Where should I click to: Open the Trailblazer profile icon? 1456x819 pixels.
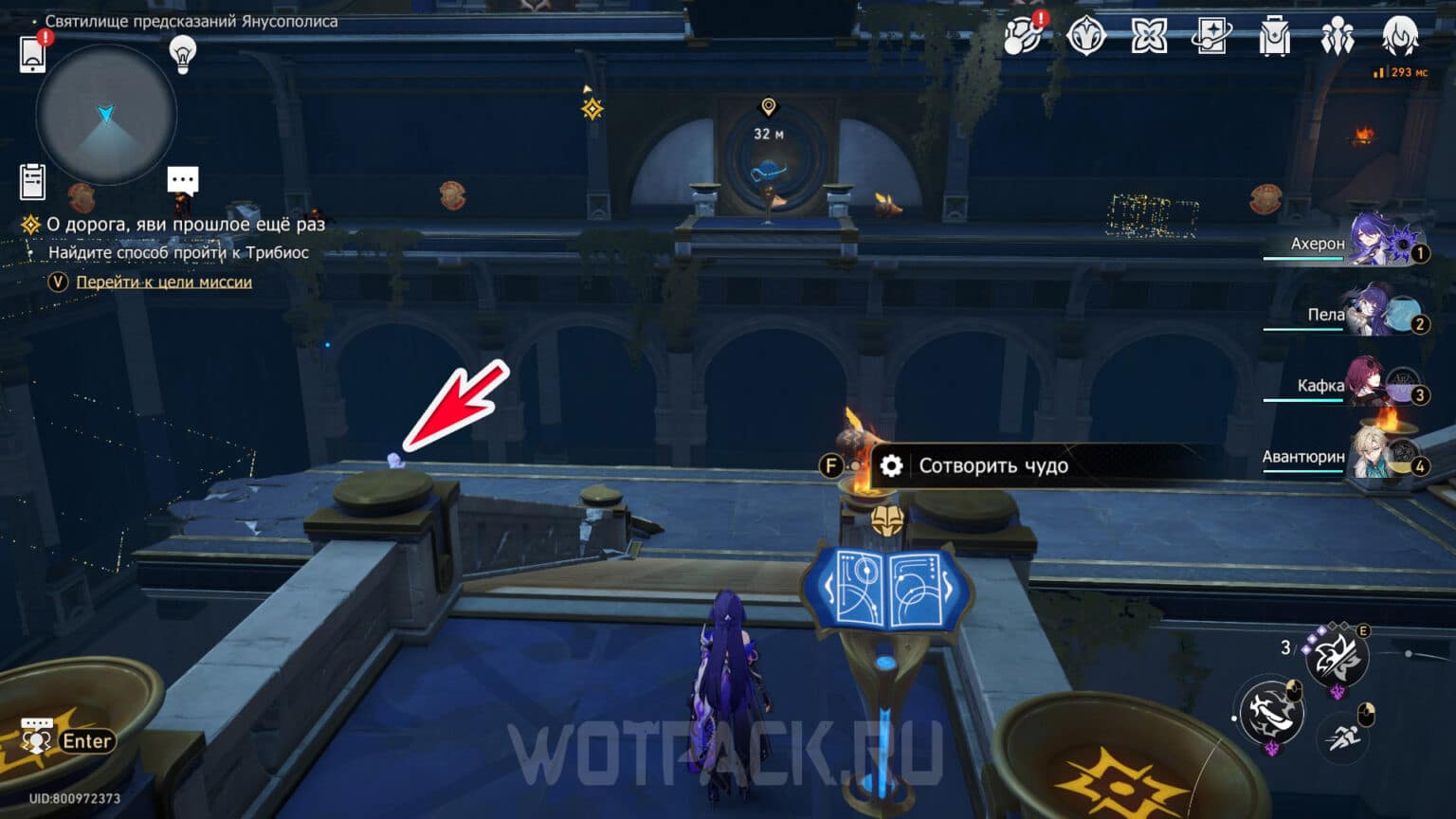click(1401, 36)
